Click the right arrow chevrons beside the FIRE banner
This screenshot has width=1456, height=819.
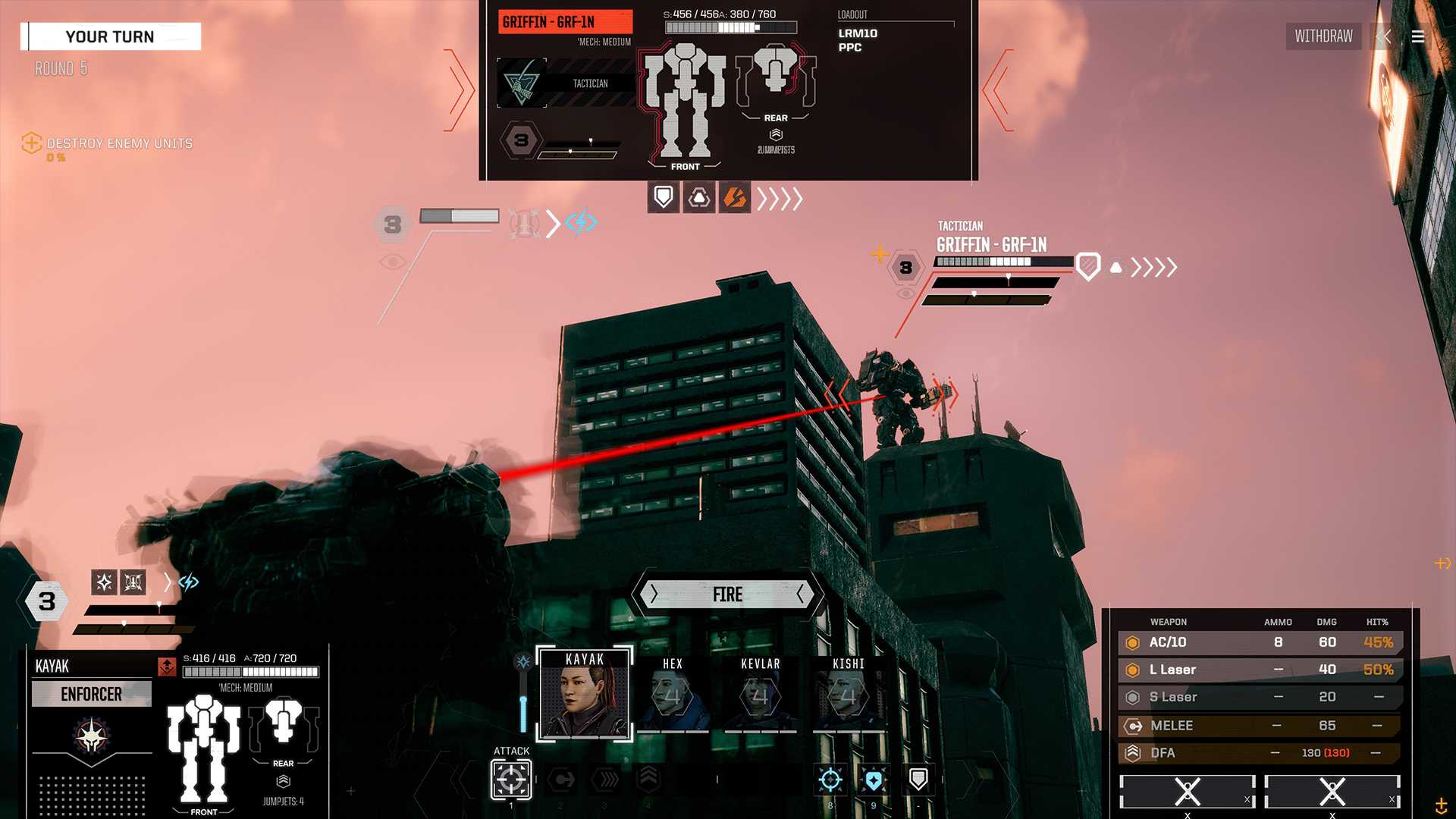tap(802, 595)
